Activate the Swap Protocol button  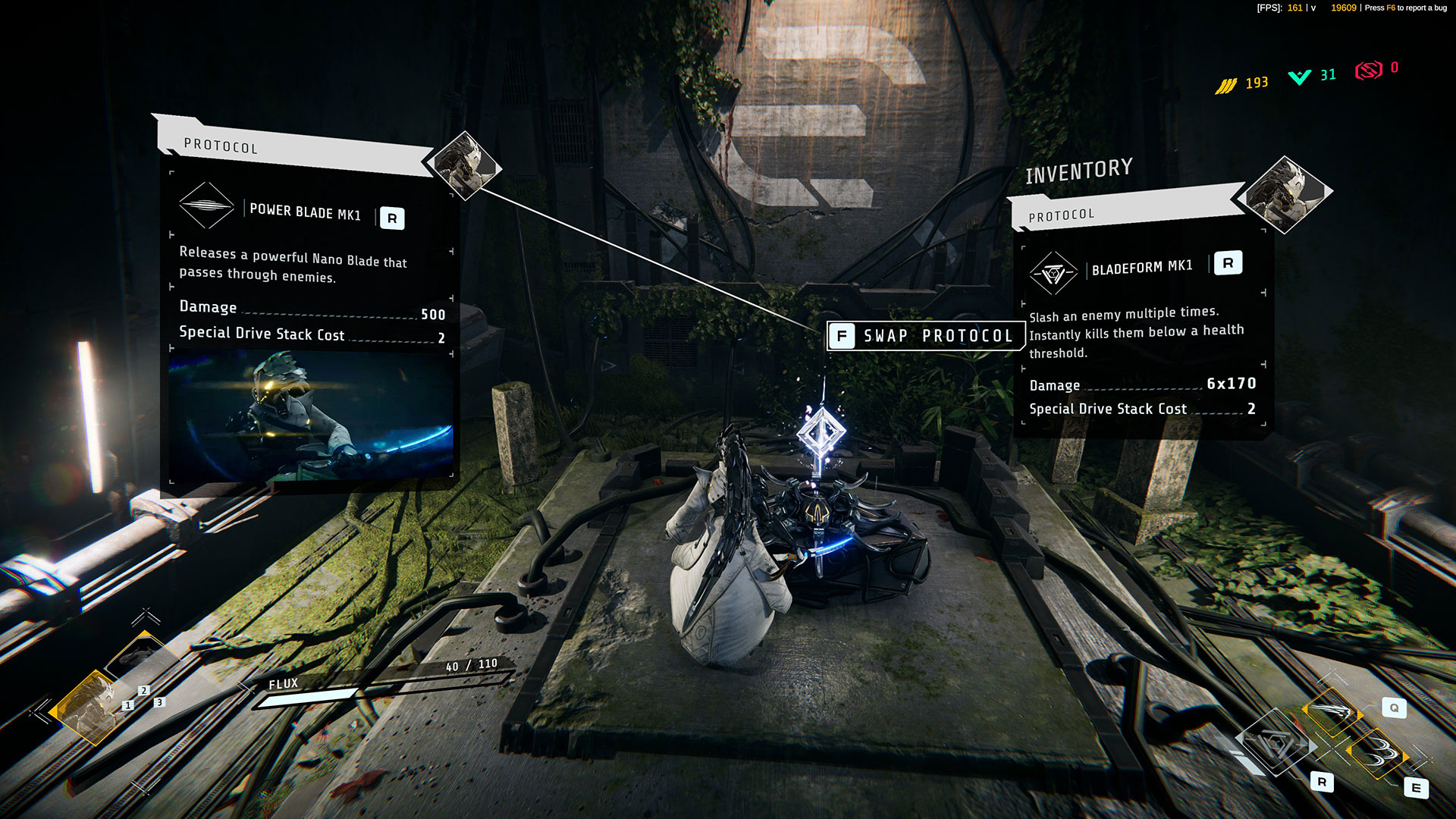pos(925,336)
